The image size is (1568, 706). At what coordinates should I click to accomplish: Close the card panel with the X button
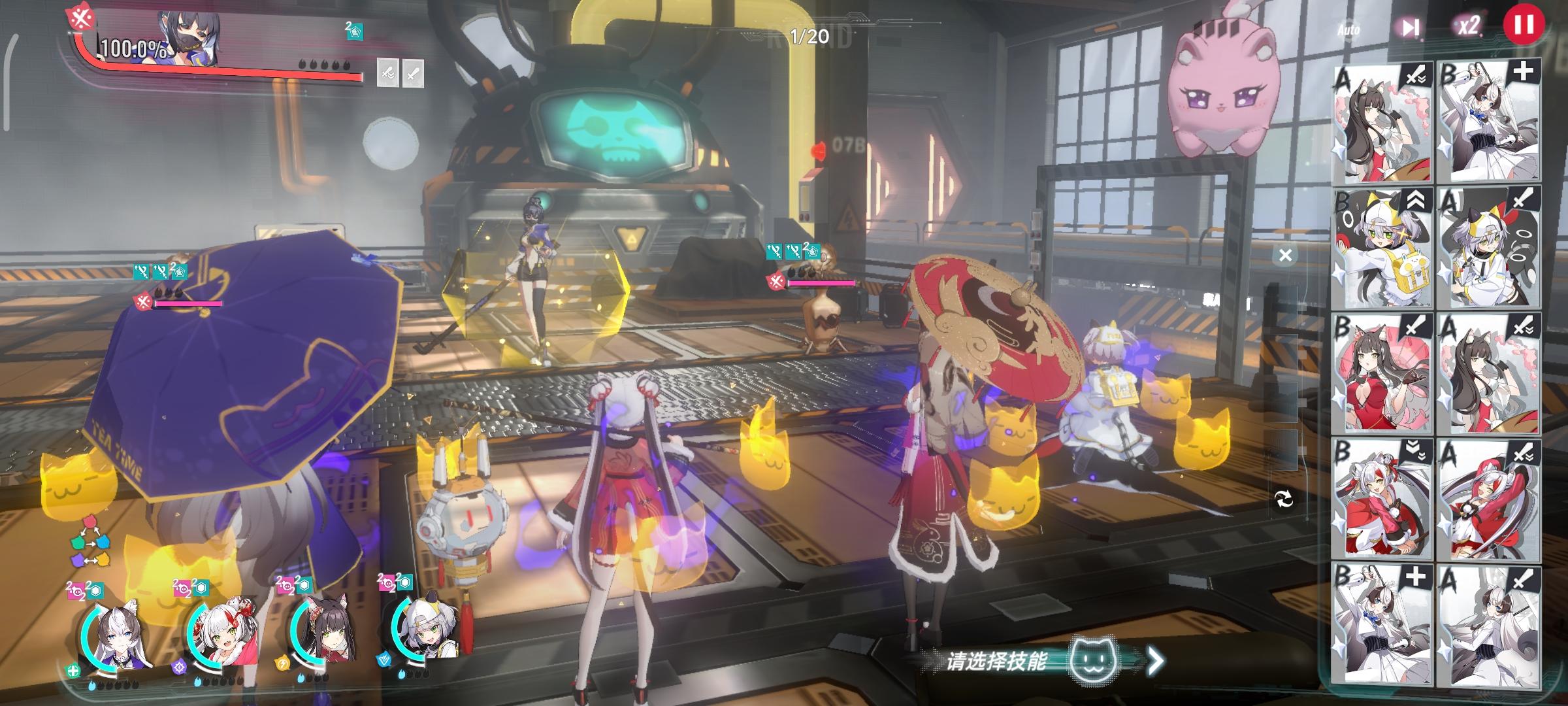(x=1285, y=256)
